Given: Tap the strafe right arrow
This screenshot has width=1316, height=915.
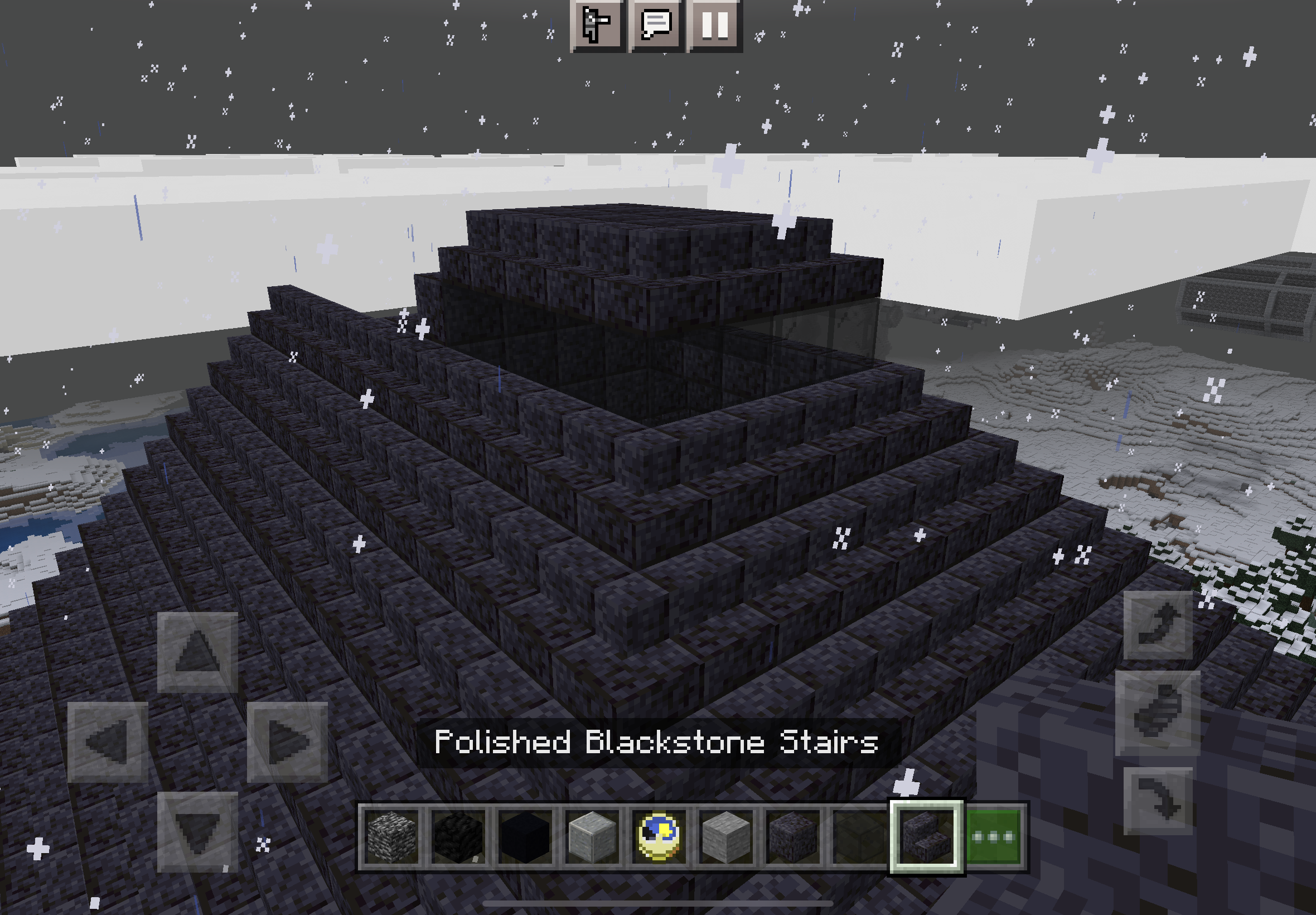Looking at the screenshot, I should (287, 742).
